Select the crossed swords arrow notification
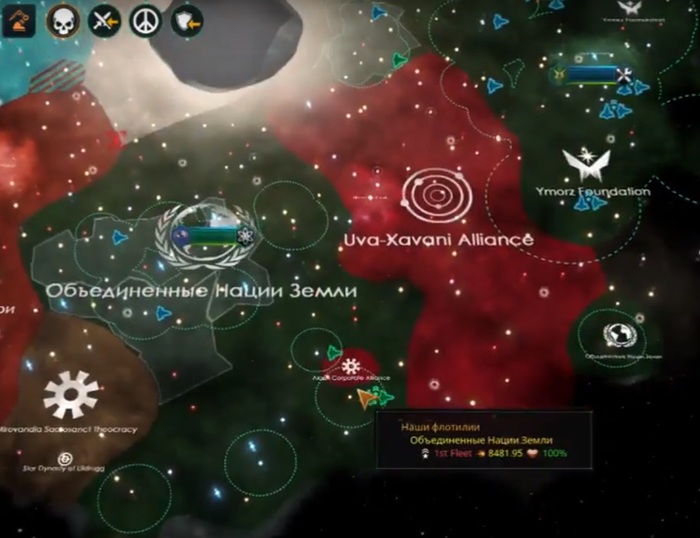The height and width of the screenshot is (538, 700). coord(104,21)
